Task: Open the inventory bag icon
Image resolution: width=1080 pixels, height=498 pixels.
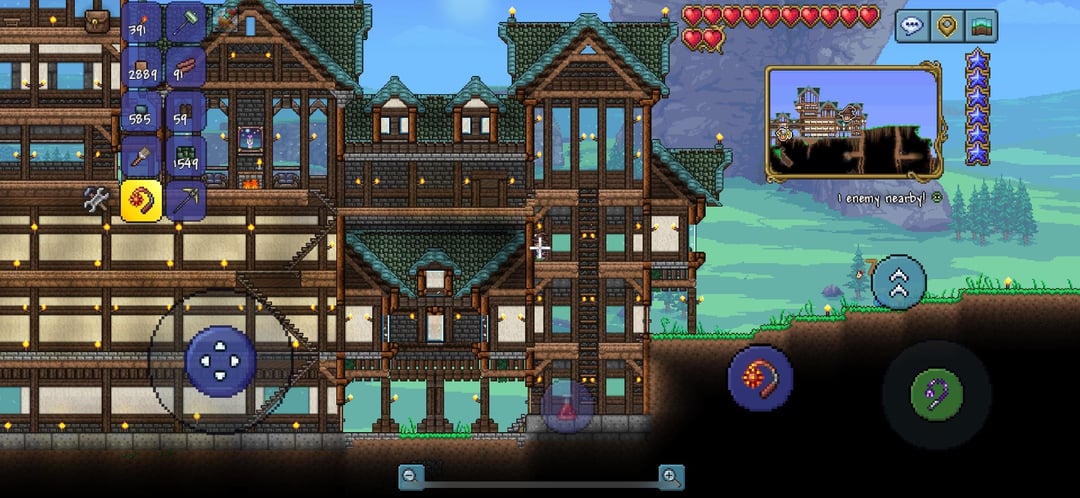Action: (97, 21)
